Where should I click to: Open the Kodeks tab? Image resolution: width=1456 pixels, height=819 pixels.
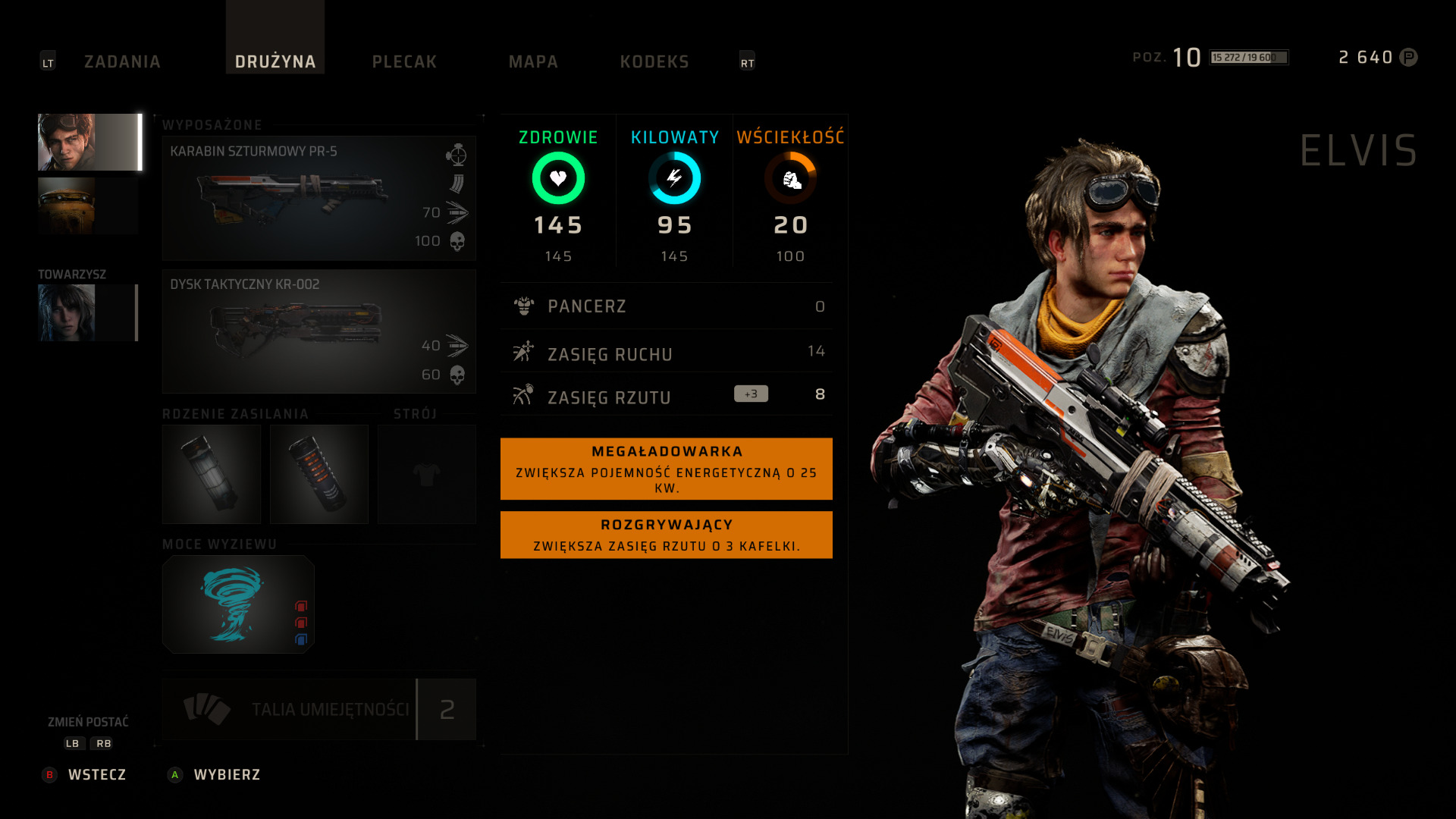pyautogui.click(x=654, y=61)
